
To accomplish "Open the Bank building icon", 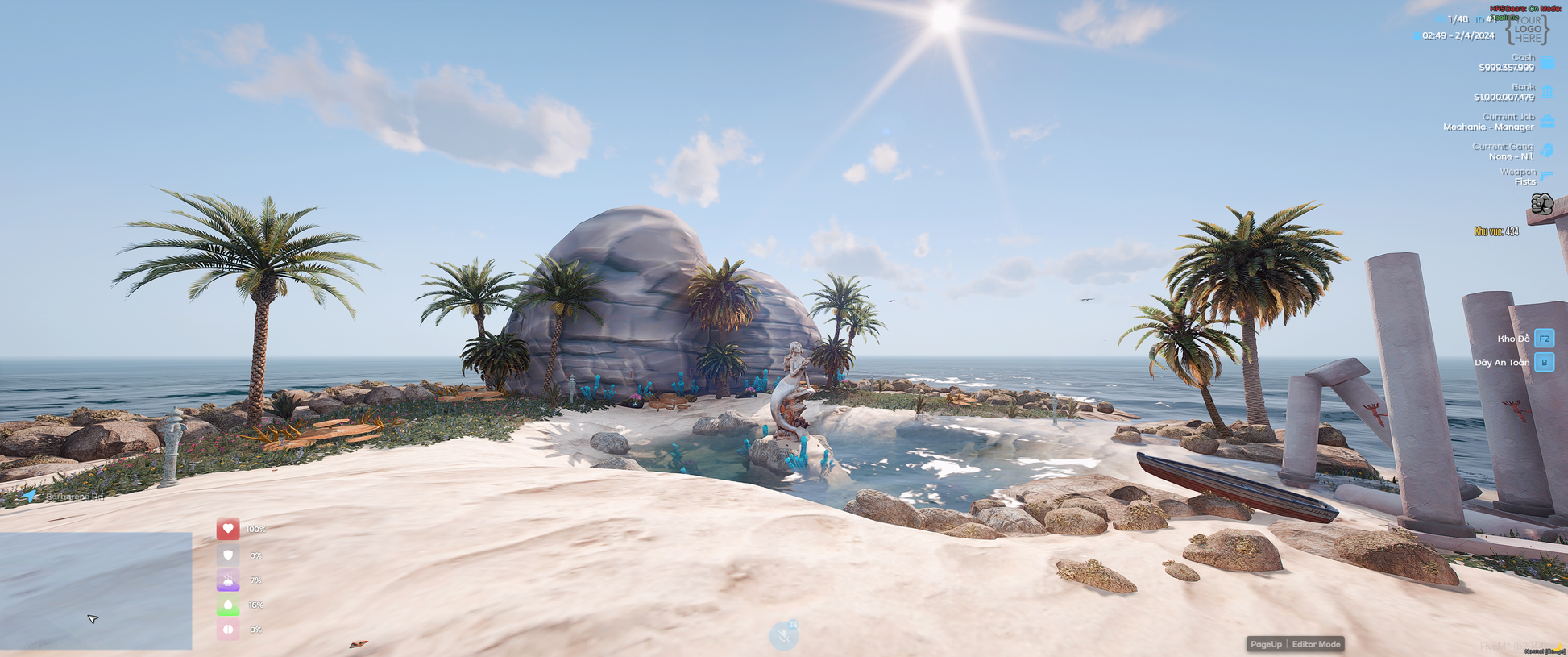I will [1548, 92].
